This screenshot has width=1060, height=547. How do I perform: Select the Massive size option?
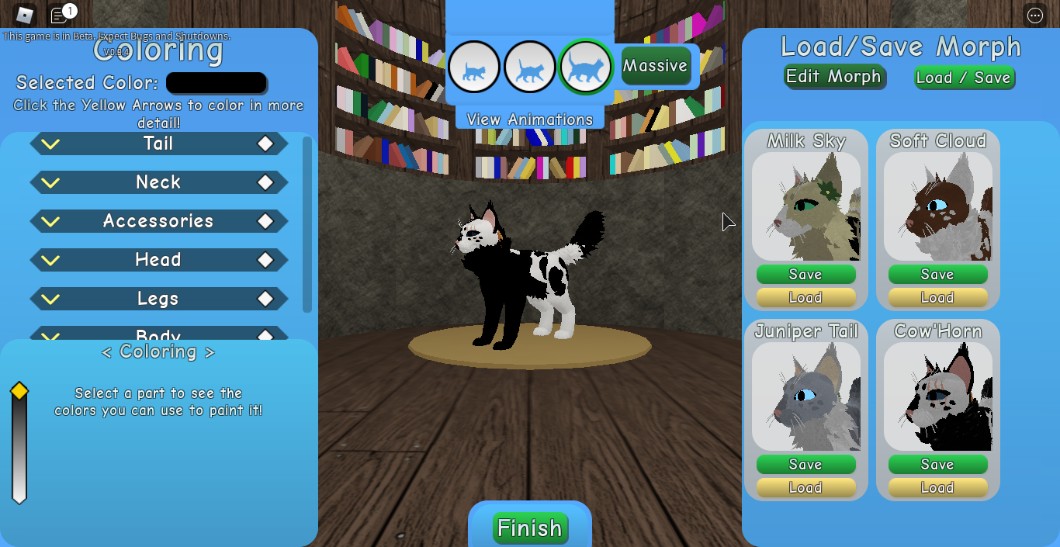coord(655,66)
